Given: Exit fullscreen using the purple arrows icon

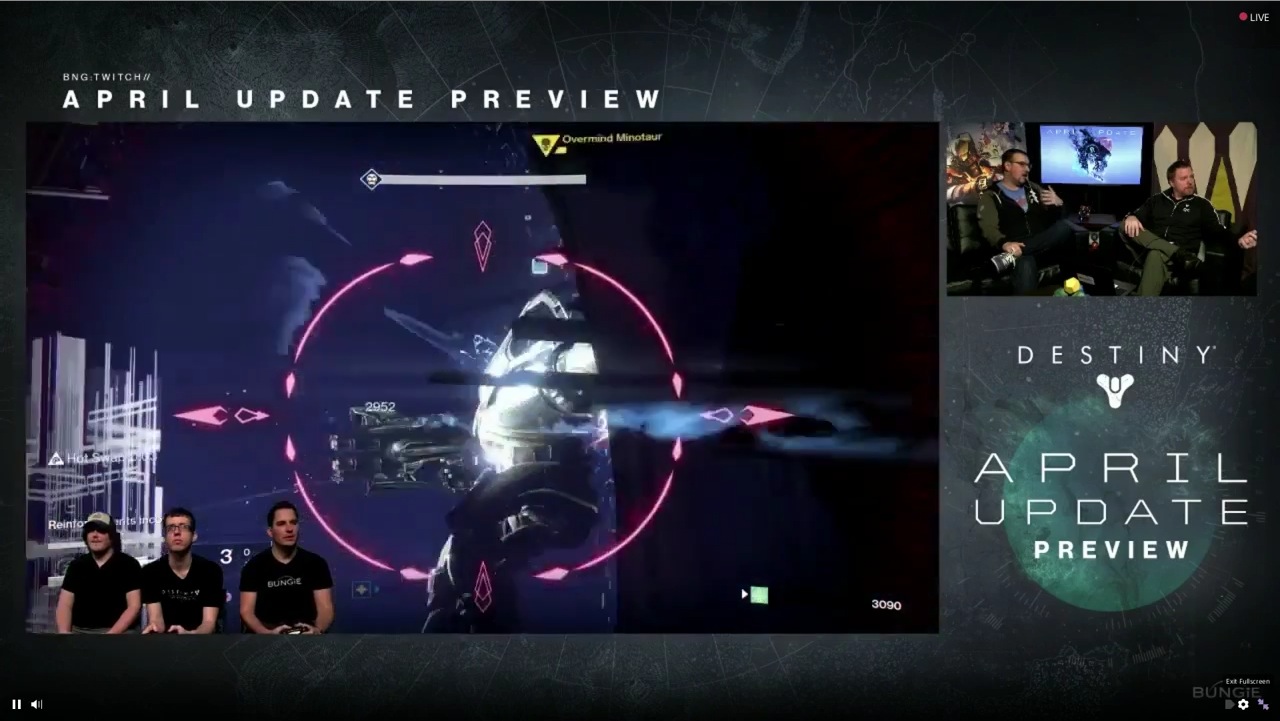Looking at the screenshot, I should (x=1262, y=704).
